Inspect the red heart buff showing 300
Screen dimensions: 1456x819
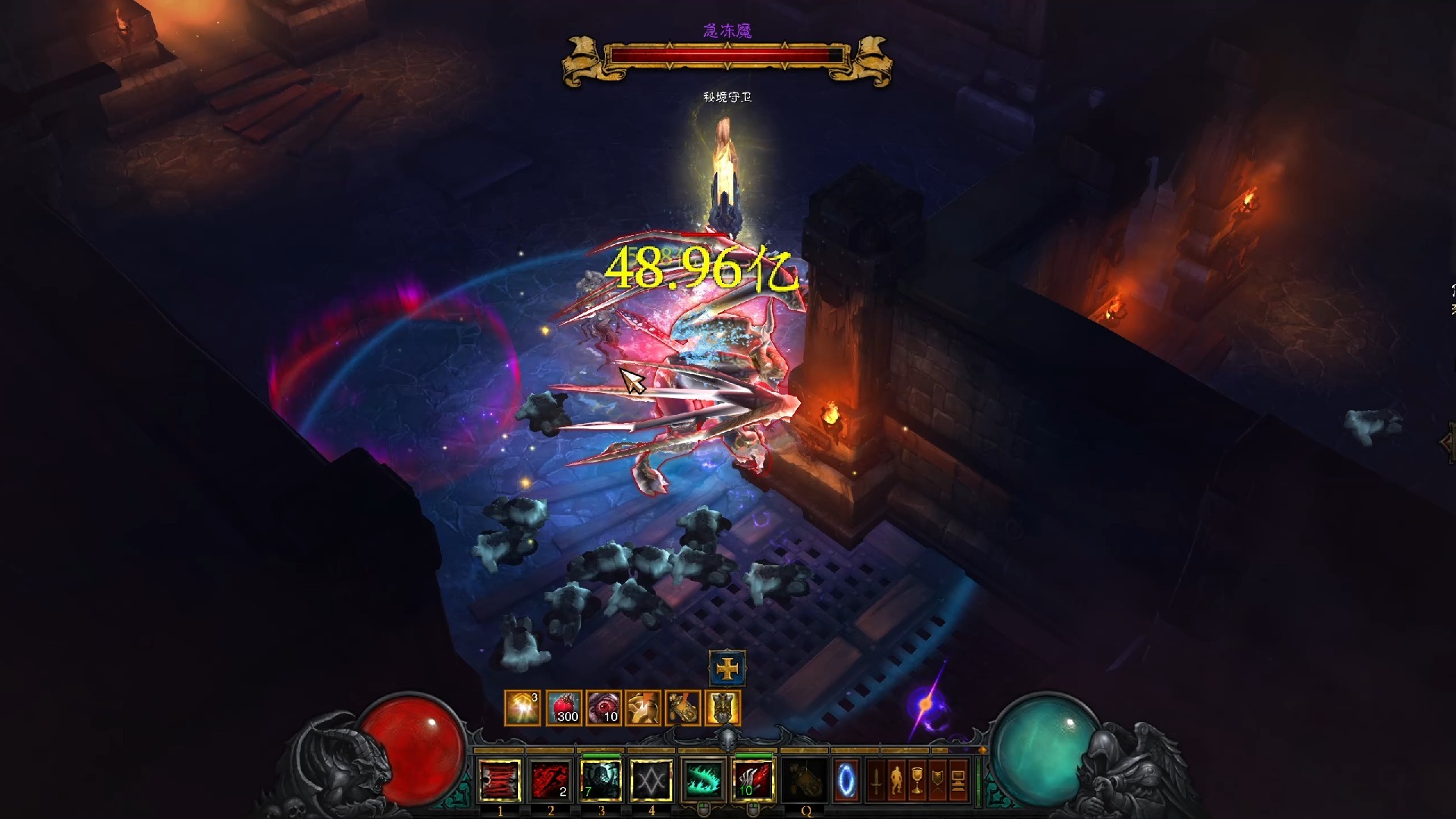[x=564, y=708]
